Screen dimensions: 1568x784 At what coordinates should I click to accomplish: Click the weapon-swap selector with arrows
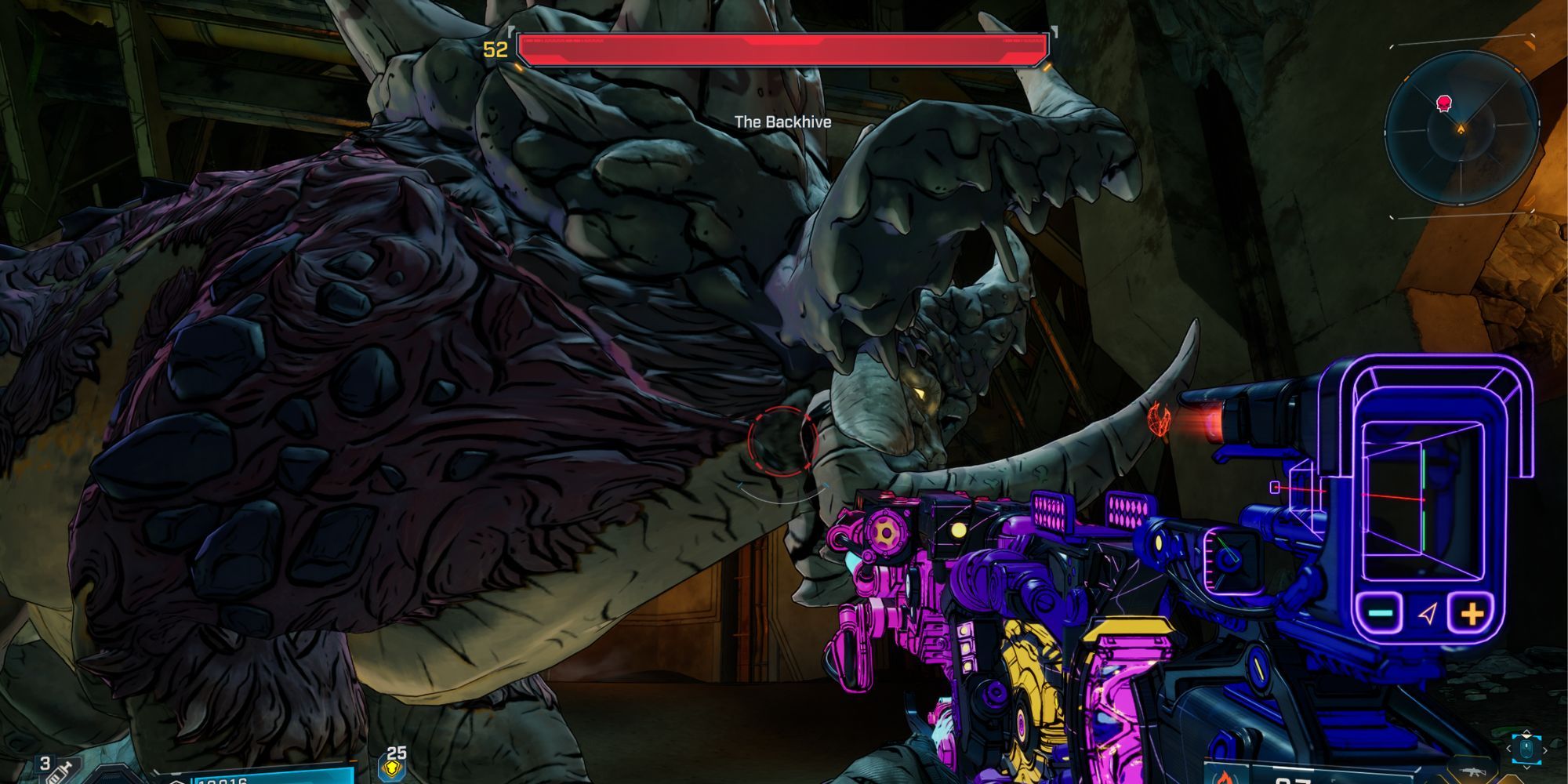click(1526, 750)
